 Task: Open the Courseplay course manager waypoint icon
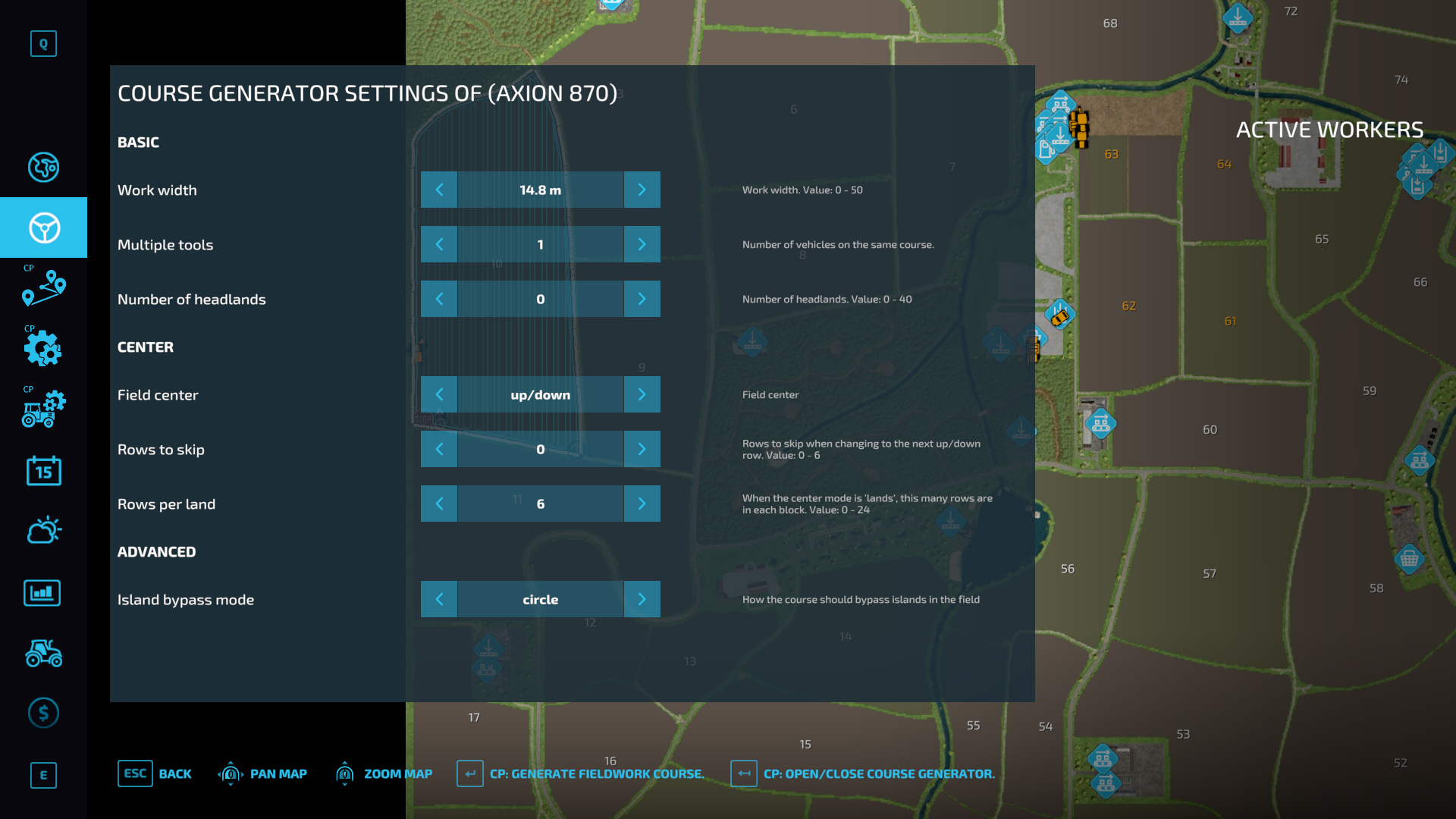click(43, 288)
